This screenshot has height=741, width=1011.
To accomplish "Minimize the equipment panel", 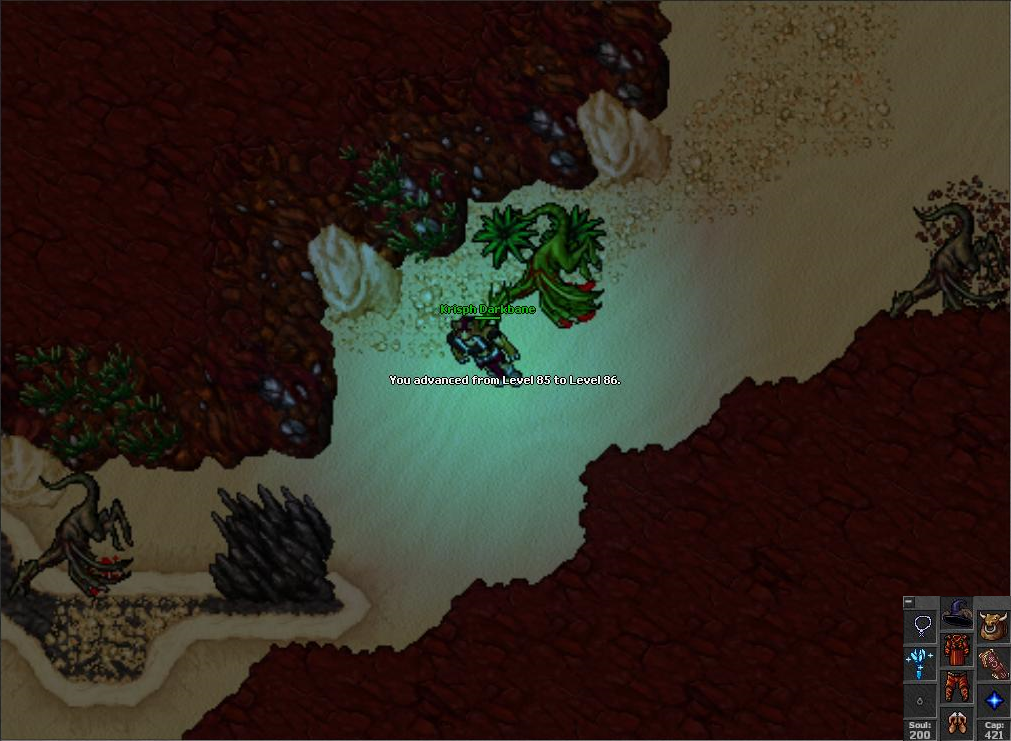I will tap(908, 602).
